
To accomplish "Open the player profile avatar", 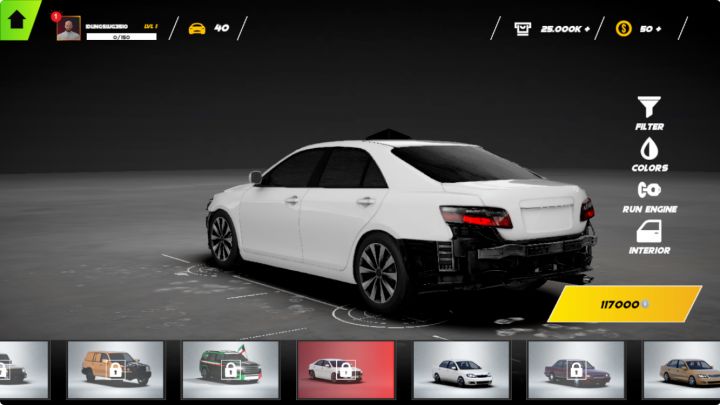I will tap(69, 29).
